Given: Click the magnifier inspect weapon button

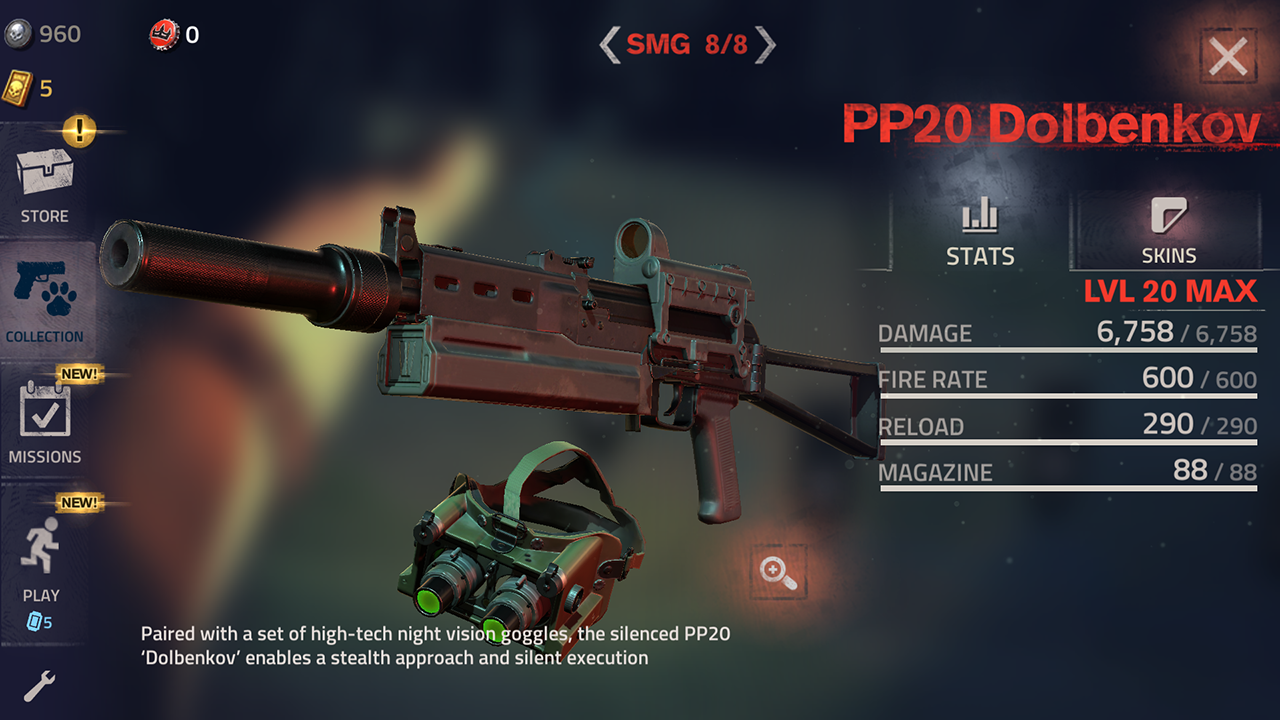Looking at the screenshot, I should [778, 572].
